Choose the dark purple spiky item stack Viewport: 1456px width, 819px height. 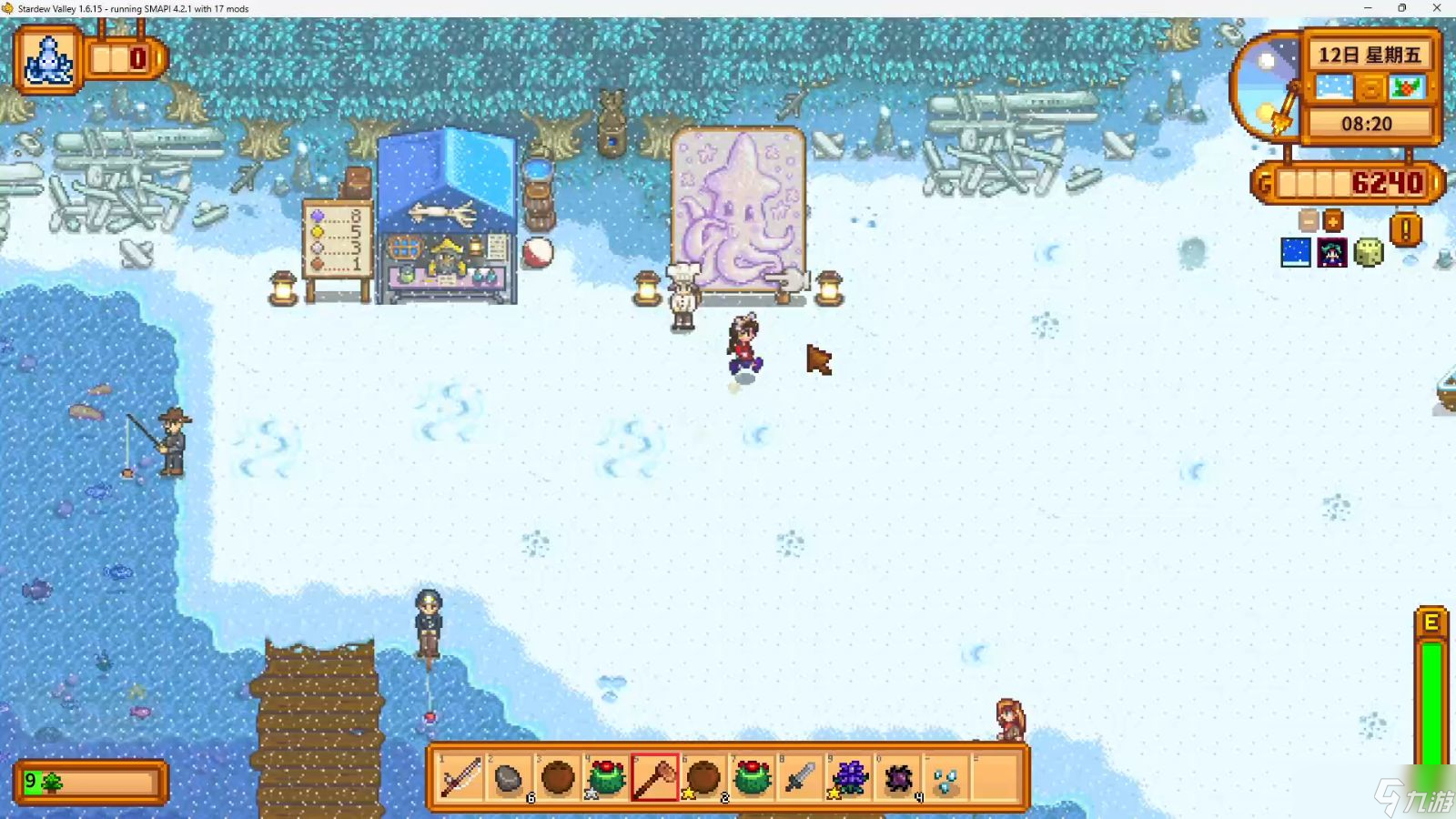898,778
